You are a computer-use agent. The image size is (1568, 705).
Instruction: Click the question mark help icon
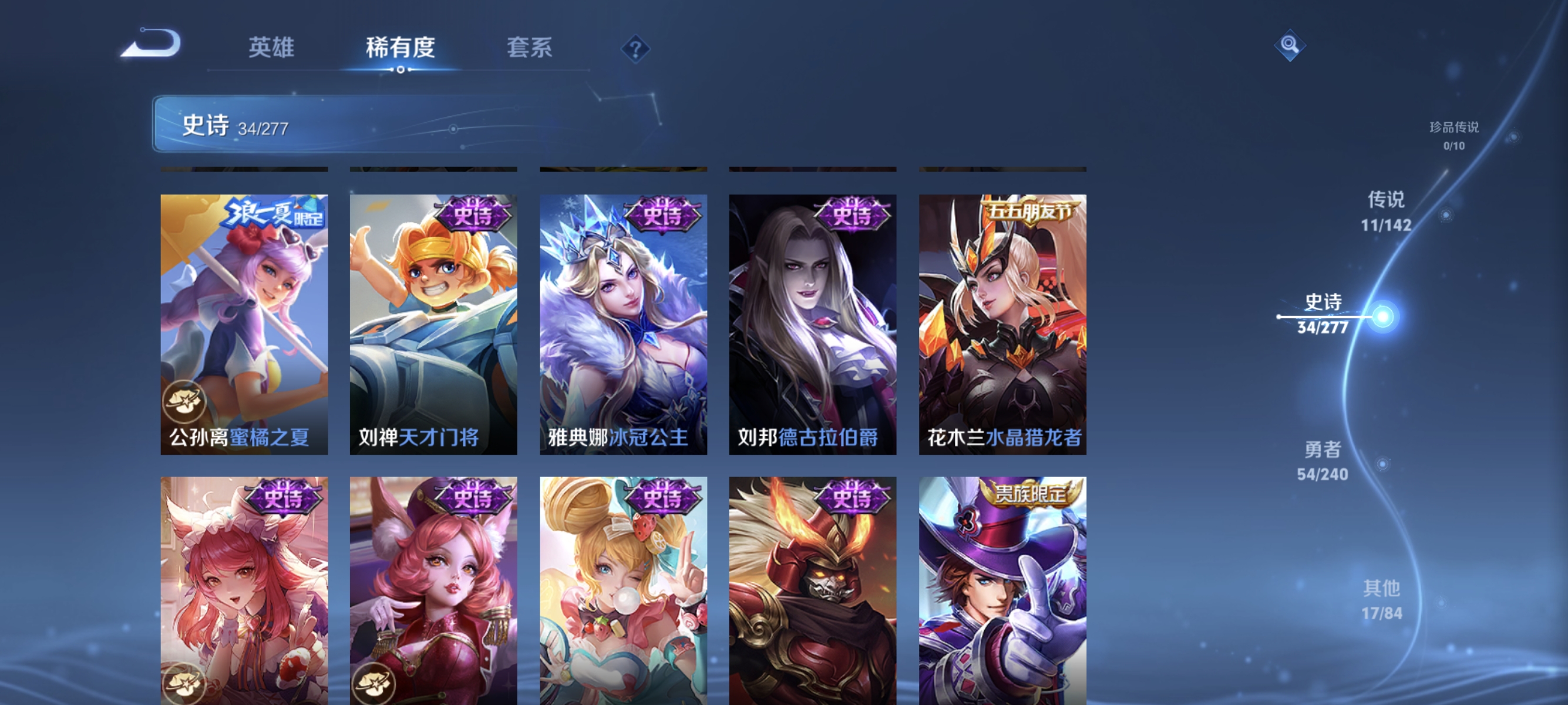pyautogui.click(x=636, y=49)
